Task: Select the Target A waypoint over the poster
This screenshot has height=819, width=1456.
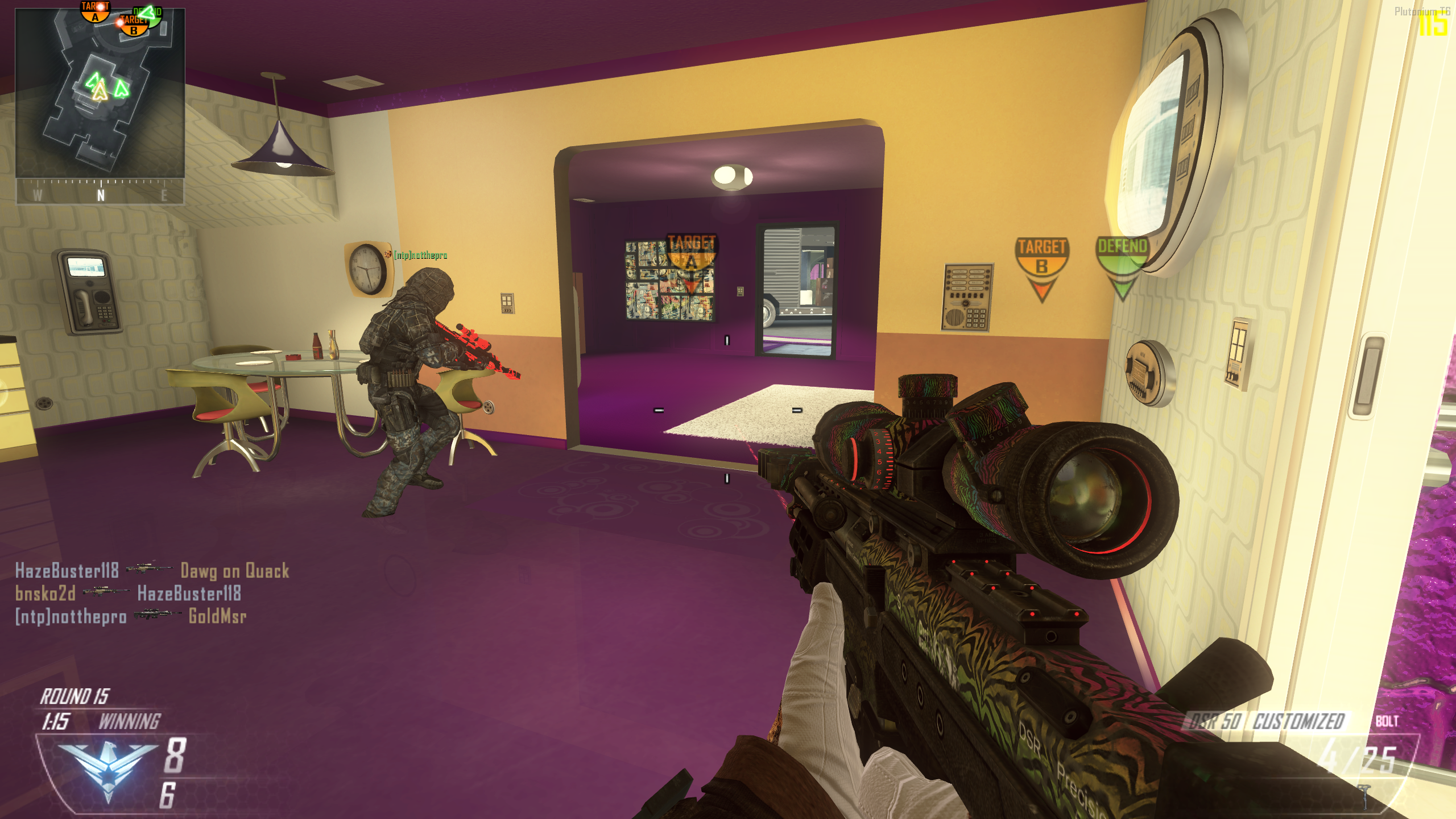Action: [x=691, y=262]
